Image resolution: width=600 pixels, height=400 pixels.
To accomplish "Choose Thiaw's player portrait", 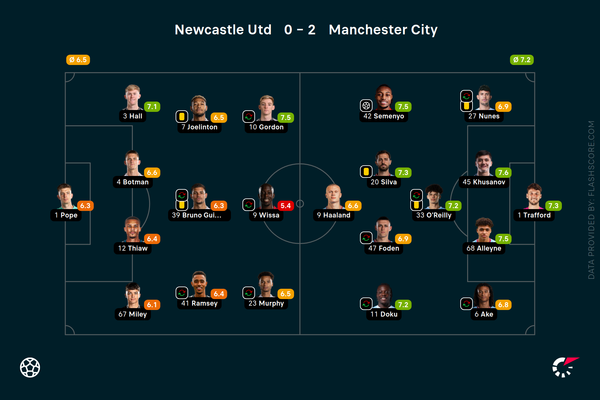I will click(132, 229).
